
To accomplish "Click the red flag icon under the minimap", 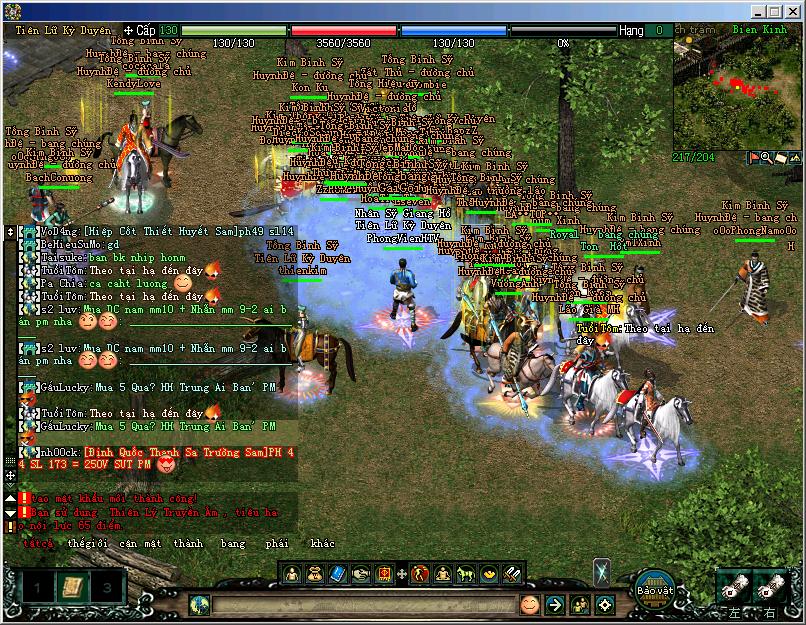I will coord(752,158).
